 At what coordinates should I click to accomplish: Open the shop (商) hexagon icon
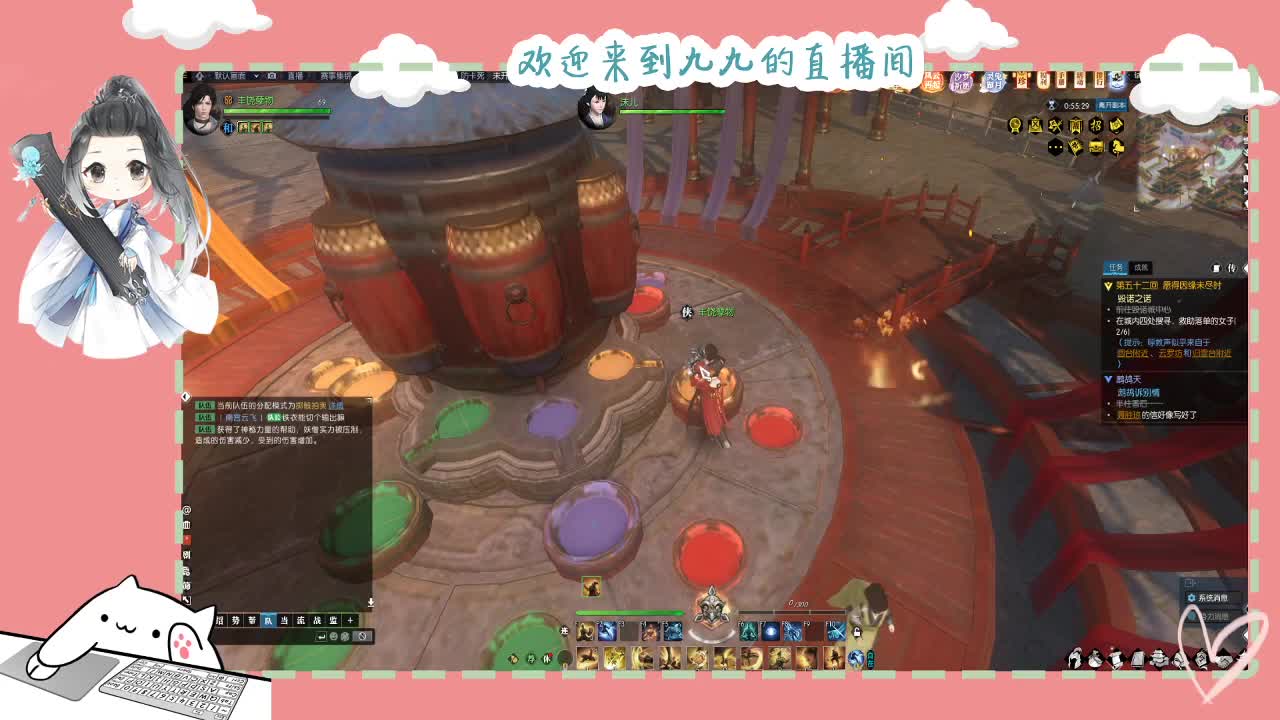1077,125
